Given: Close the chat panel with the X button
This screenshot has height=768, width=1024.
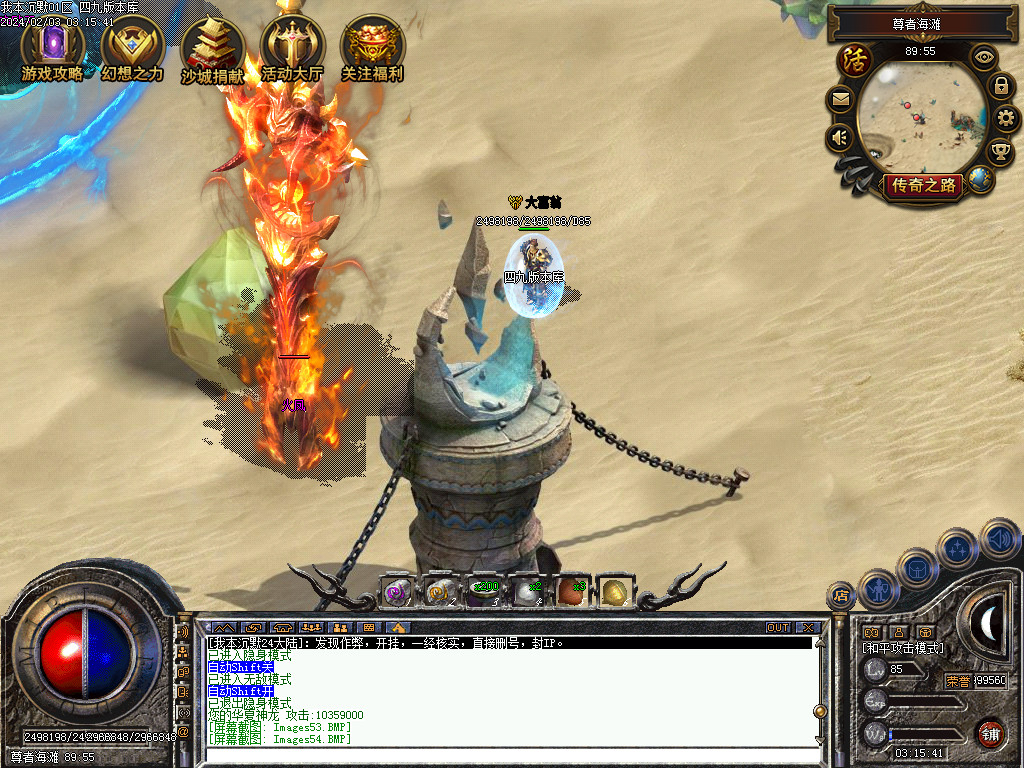Looking at the screenshot, I should click(x=809, y=628).
